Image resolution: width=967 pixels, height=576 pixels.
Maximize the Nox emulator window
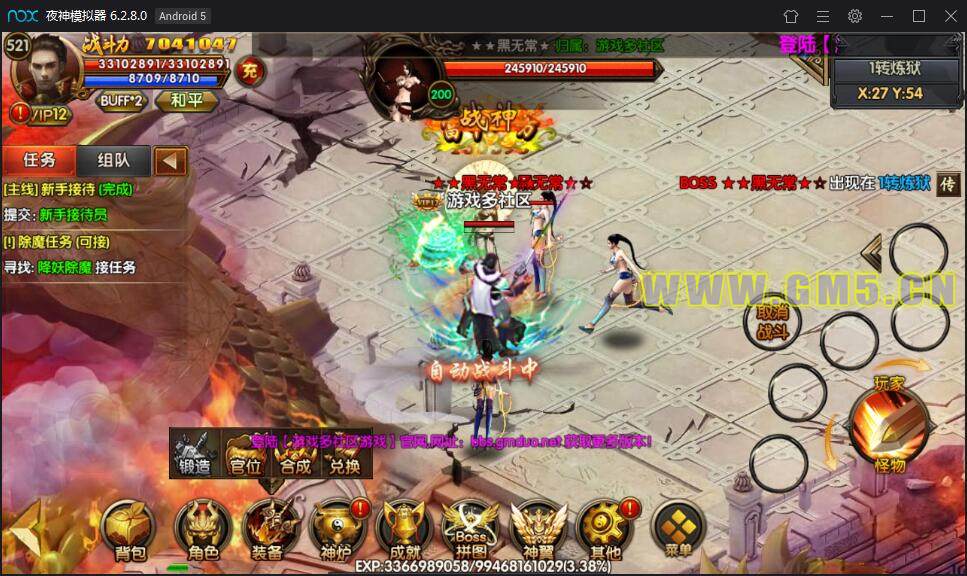[919, 16]
